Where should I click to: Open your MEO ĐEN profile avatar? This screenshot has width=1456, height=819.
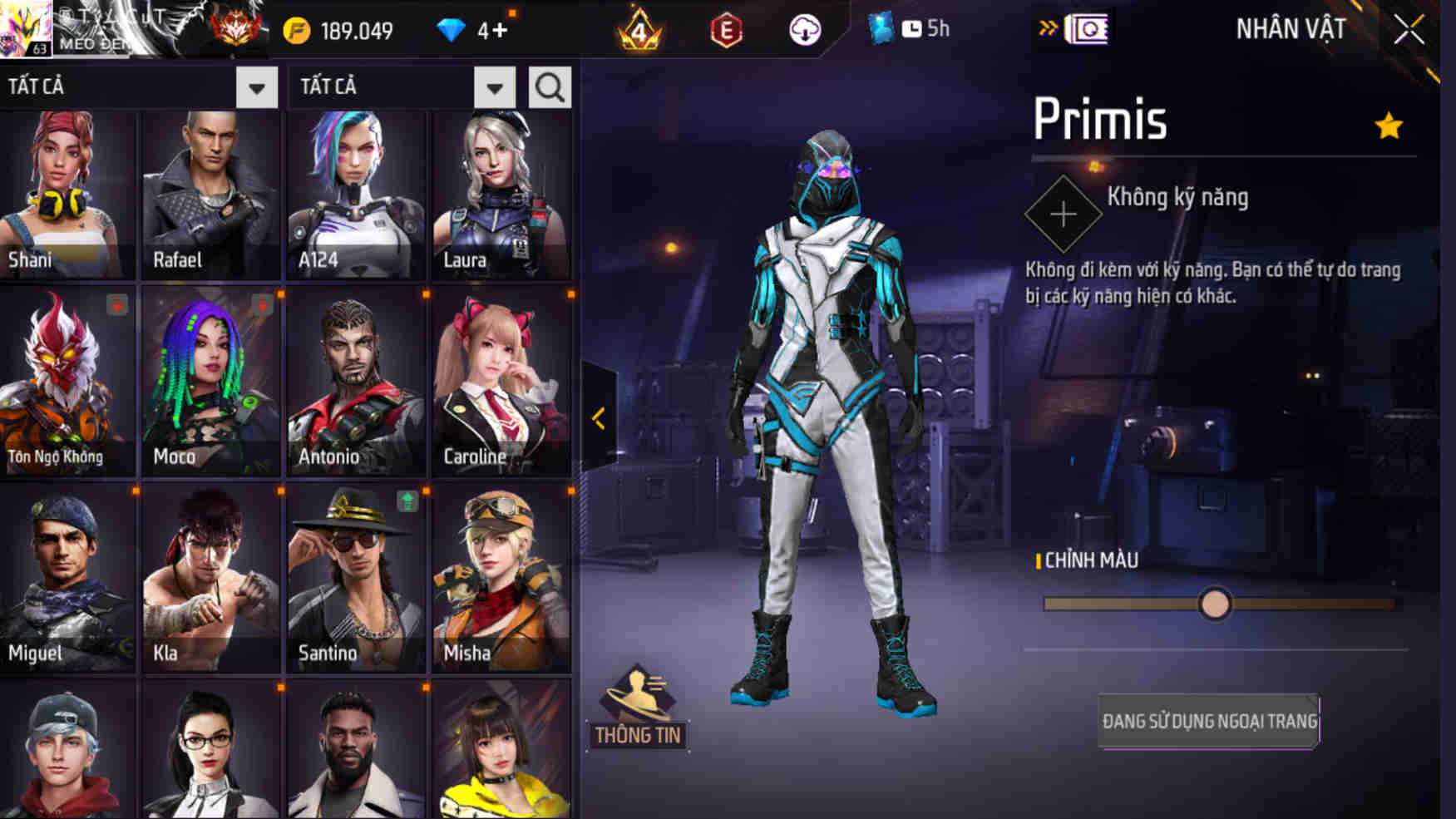(25, 27)
